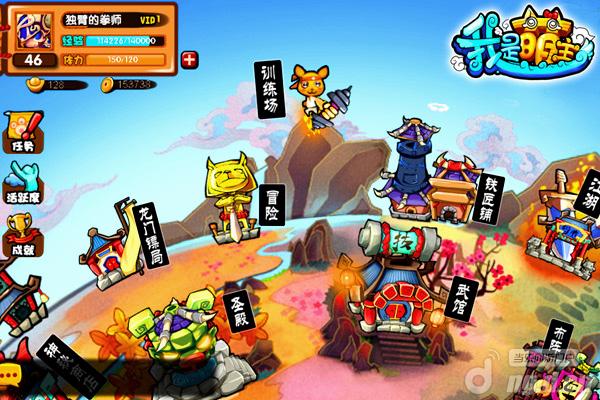600x400 pixels.
Task: Open the 成就 achievements trophy icon
Action: tap(21, 233)
